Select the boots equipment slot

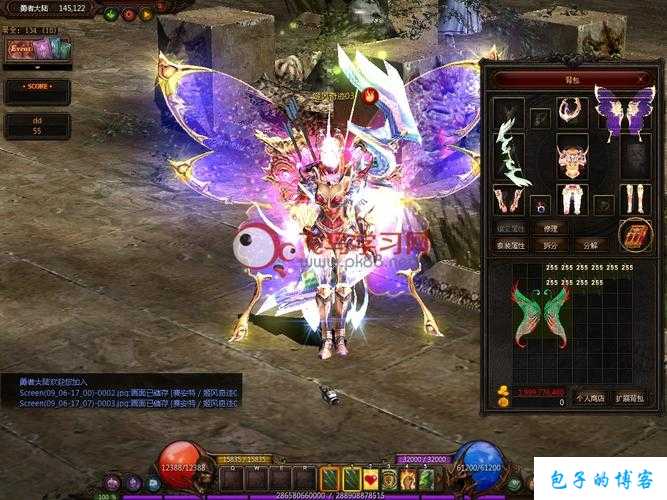point(634,199)
